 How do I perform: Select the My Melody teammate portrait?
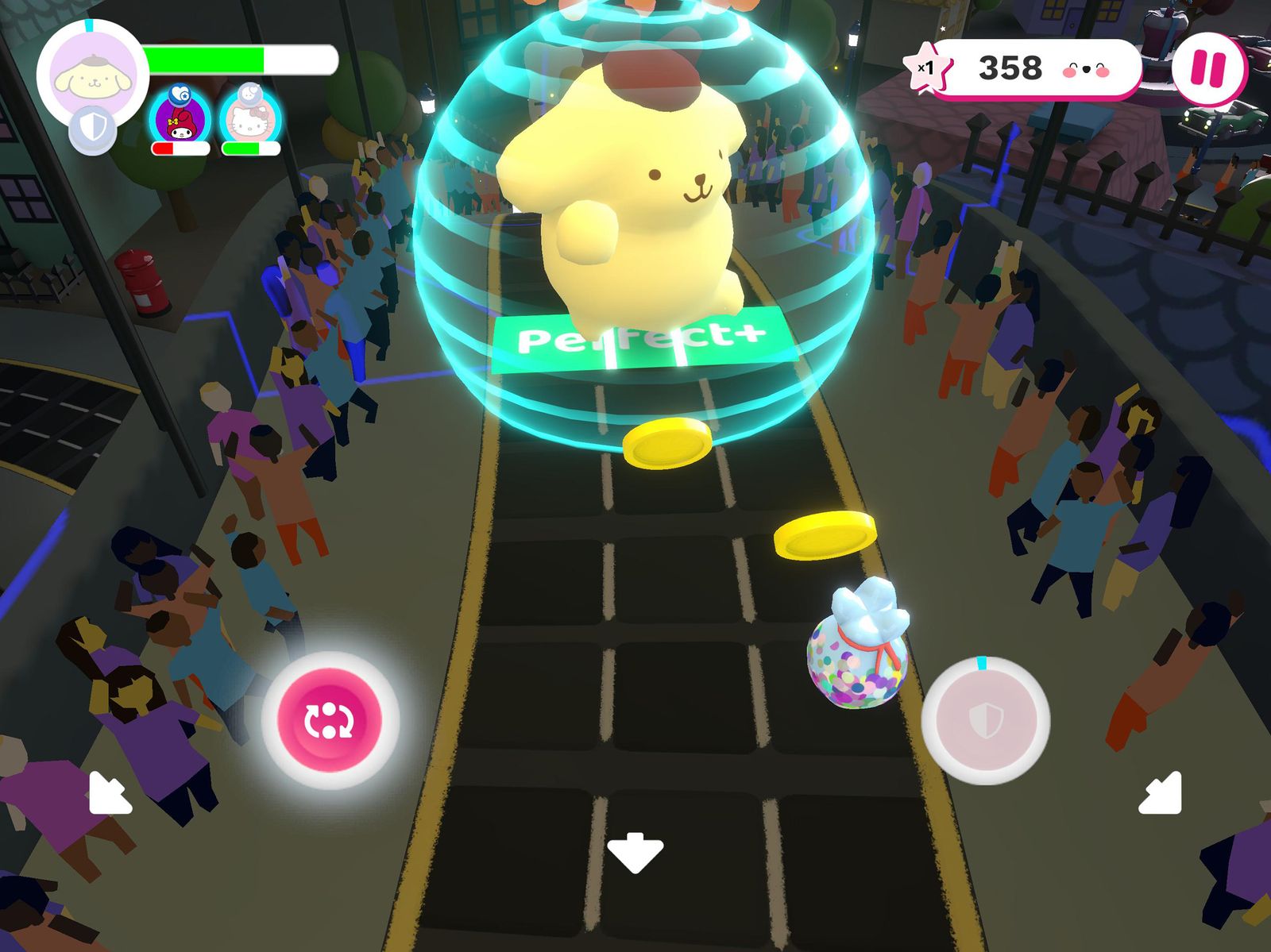(180, 120)
